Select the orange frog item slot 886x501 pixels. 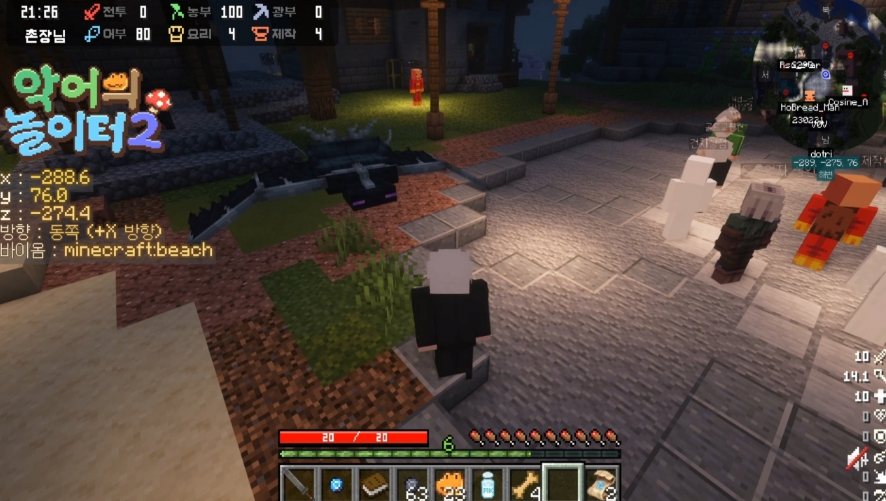tap(450, 484)
